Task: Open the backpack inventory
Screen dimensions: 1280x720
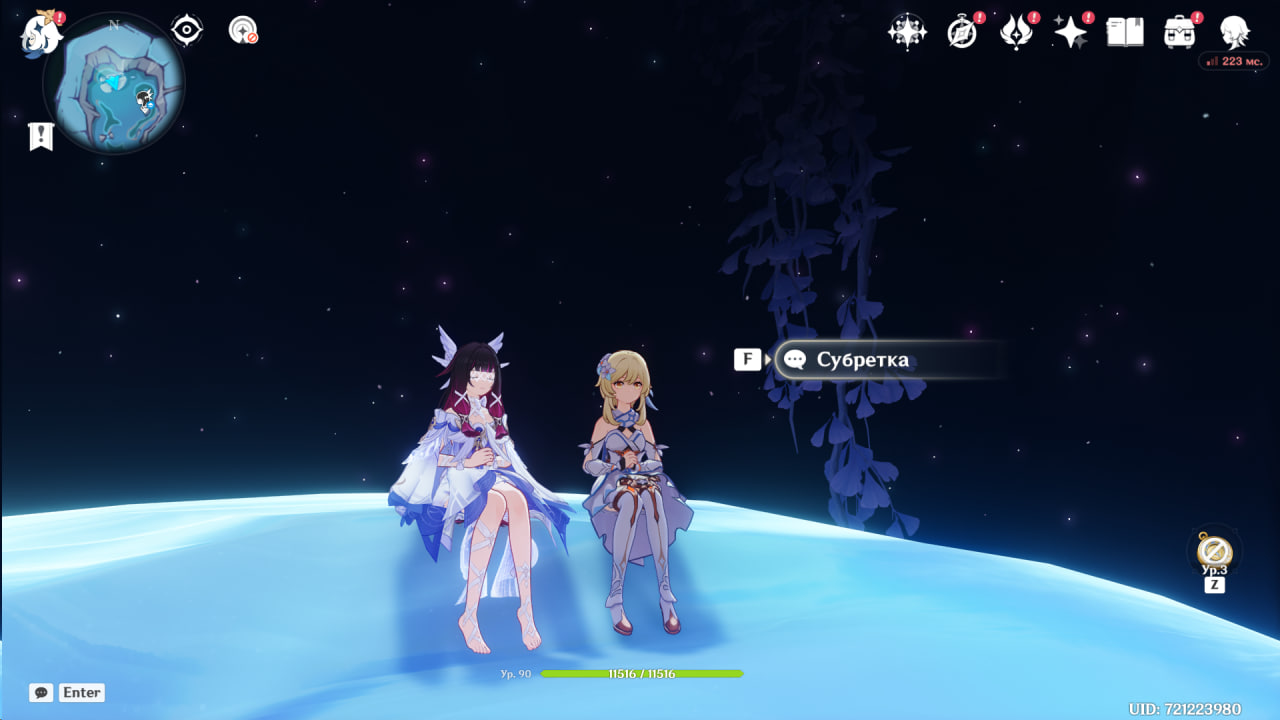Action: point(1180,32)
